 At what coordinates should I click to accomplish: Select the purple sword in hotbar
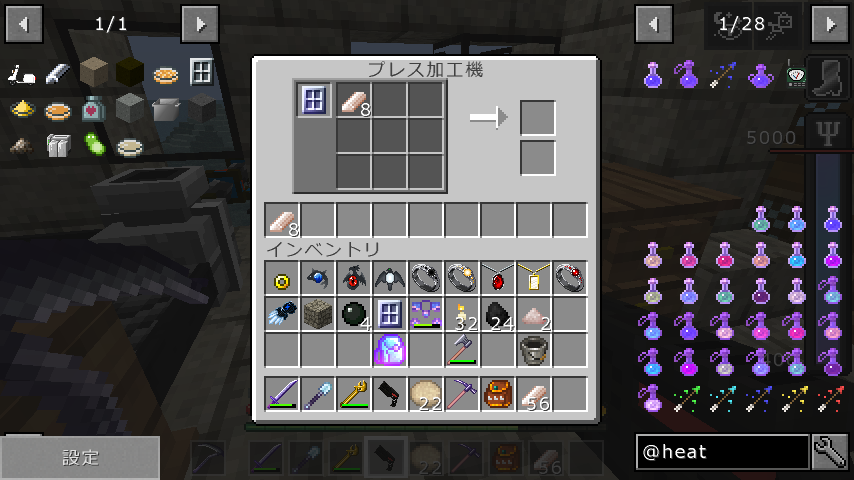click(282, 393)
